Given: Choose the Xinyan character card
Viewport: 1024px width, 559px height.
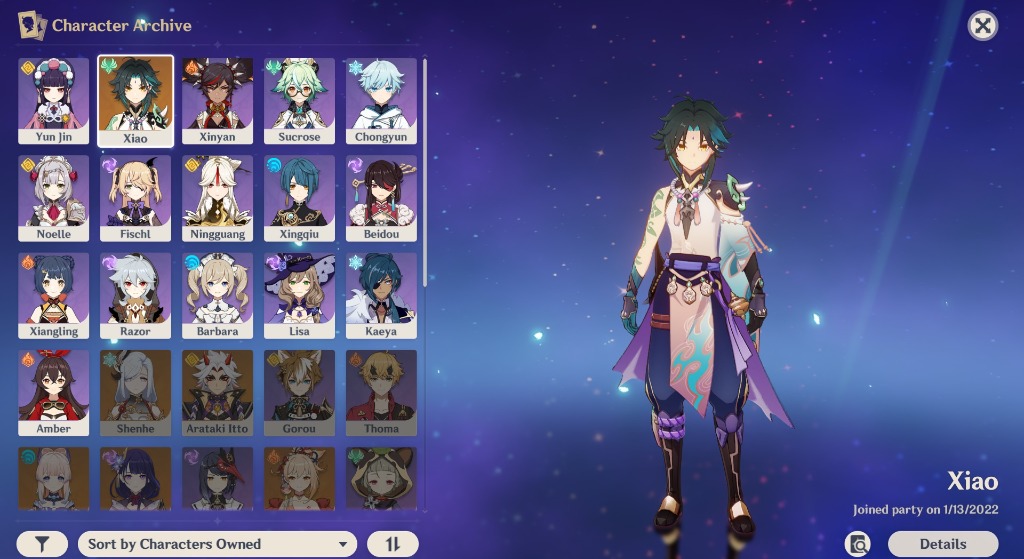Looking at the screenshot, I should (217, 100).
